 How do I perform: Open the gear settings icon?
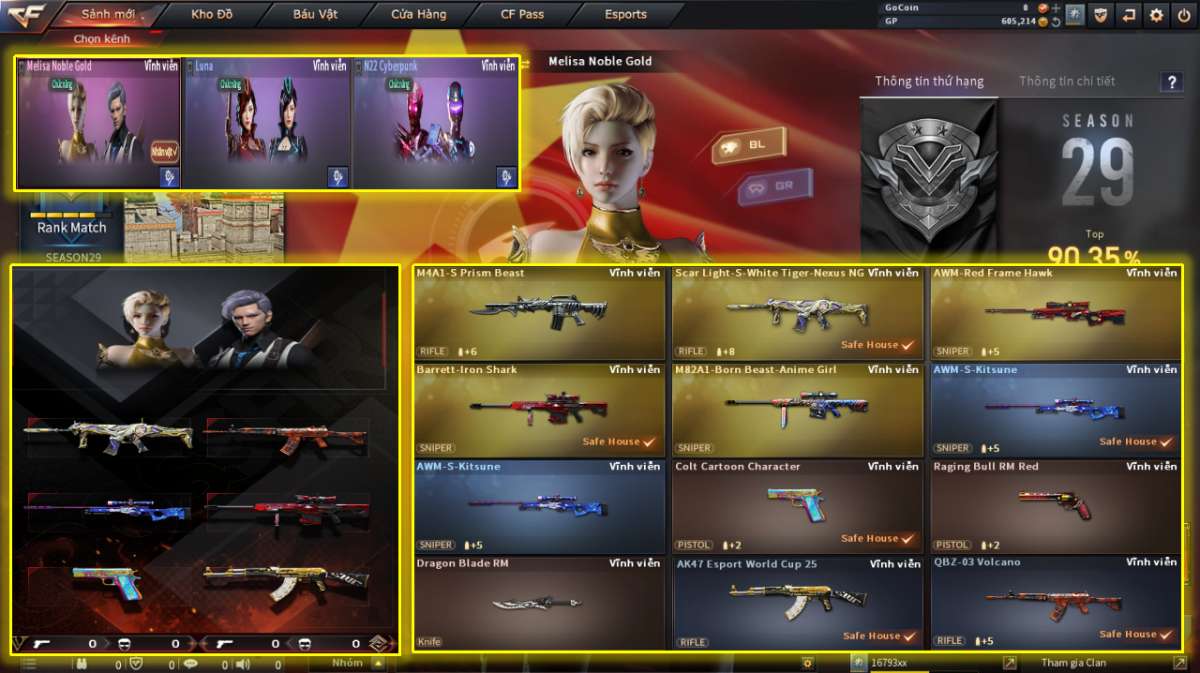pyautogui.click(x=1156, y=15)
